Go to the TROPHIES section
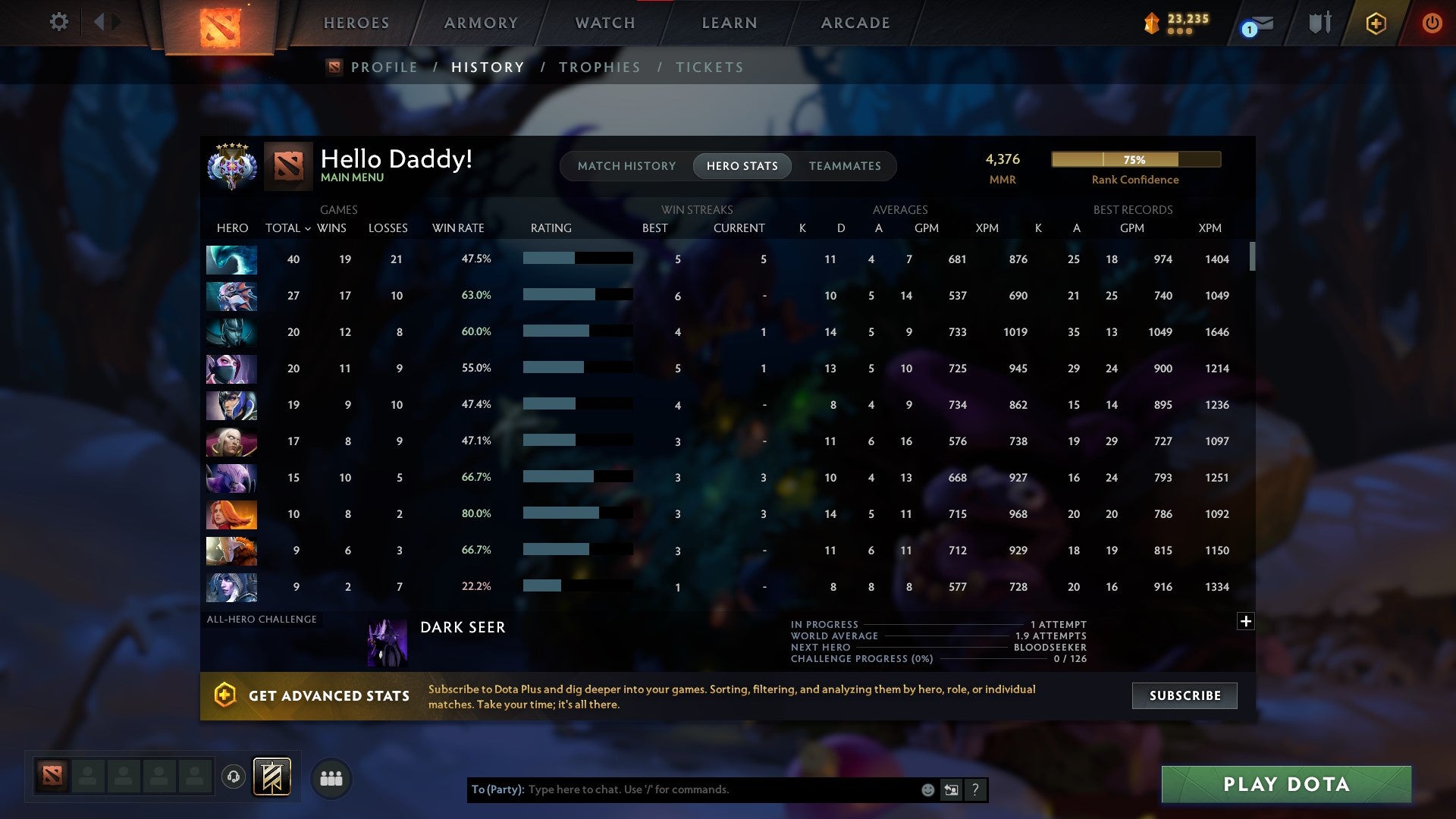This screenshot has height=819, width=1456. [600, 67]
